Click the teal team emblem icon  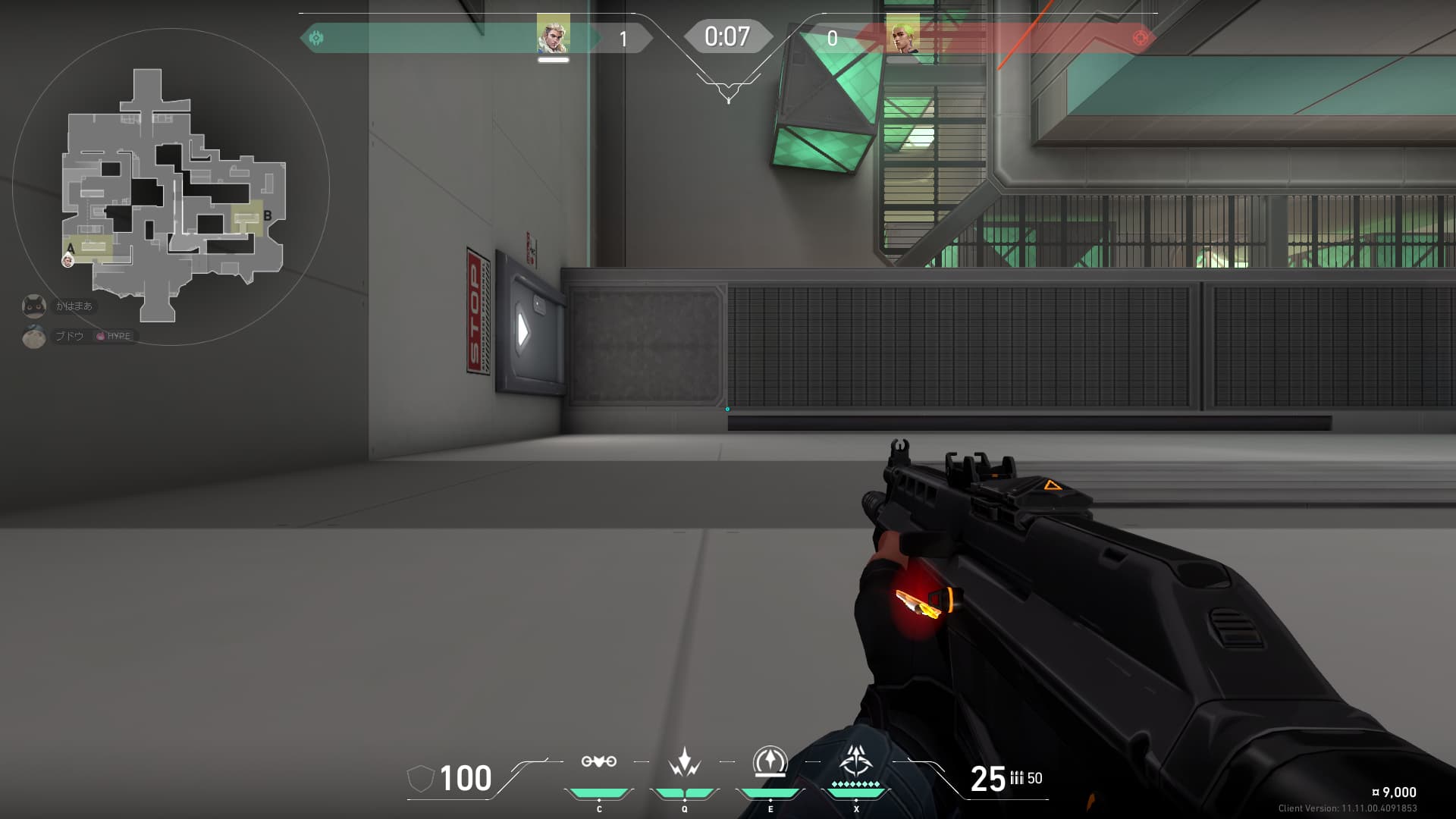[317, 37]
